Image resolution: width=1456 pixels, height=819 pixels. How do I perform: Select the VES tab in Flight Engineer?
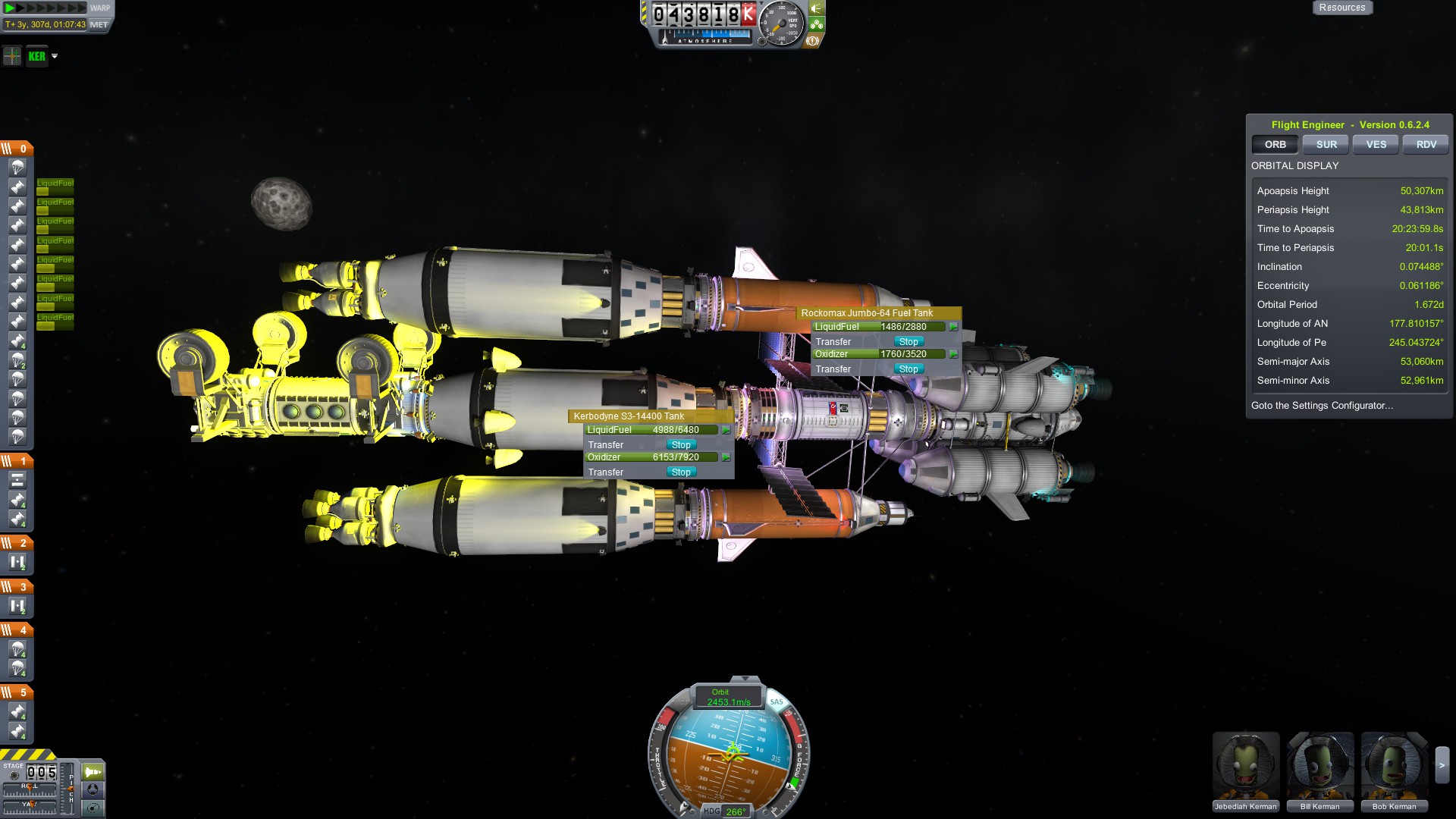1376,144
